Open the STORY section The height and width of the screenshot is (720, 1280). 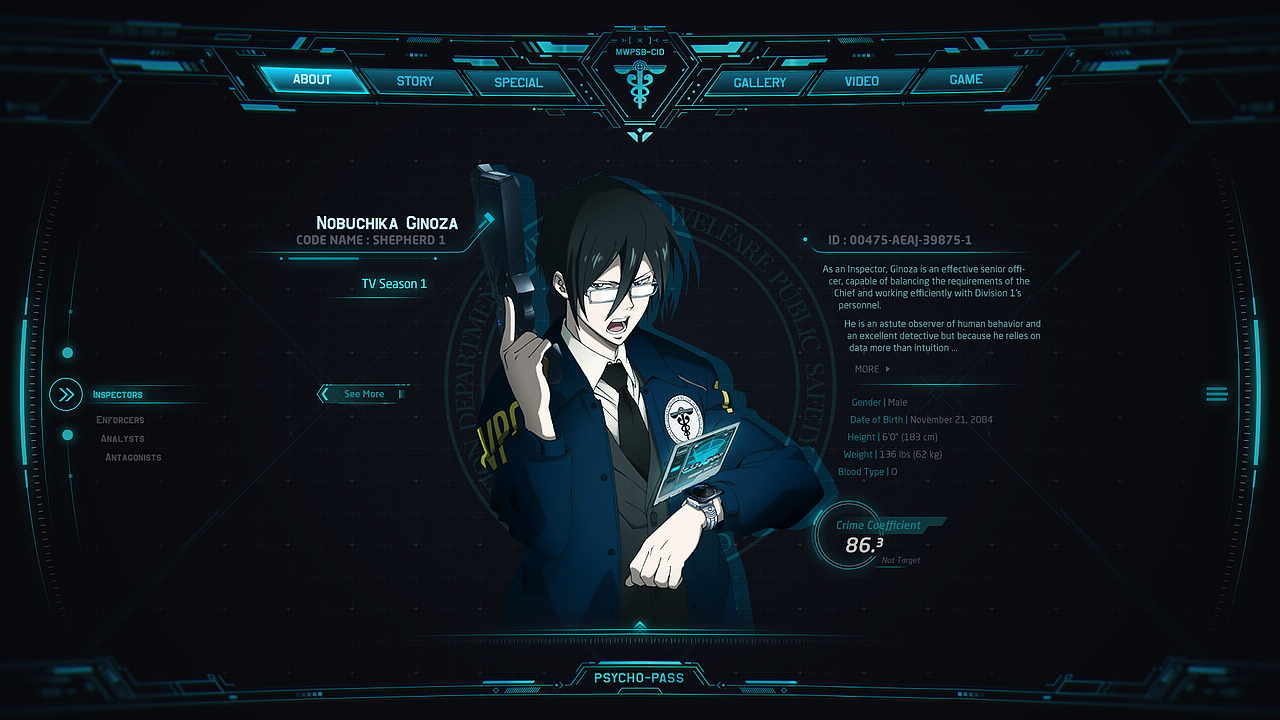(x=416, y=81)
